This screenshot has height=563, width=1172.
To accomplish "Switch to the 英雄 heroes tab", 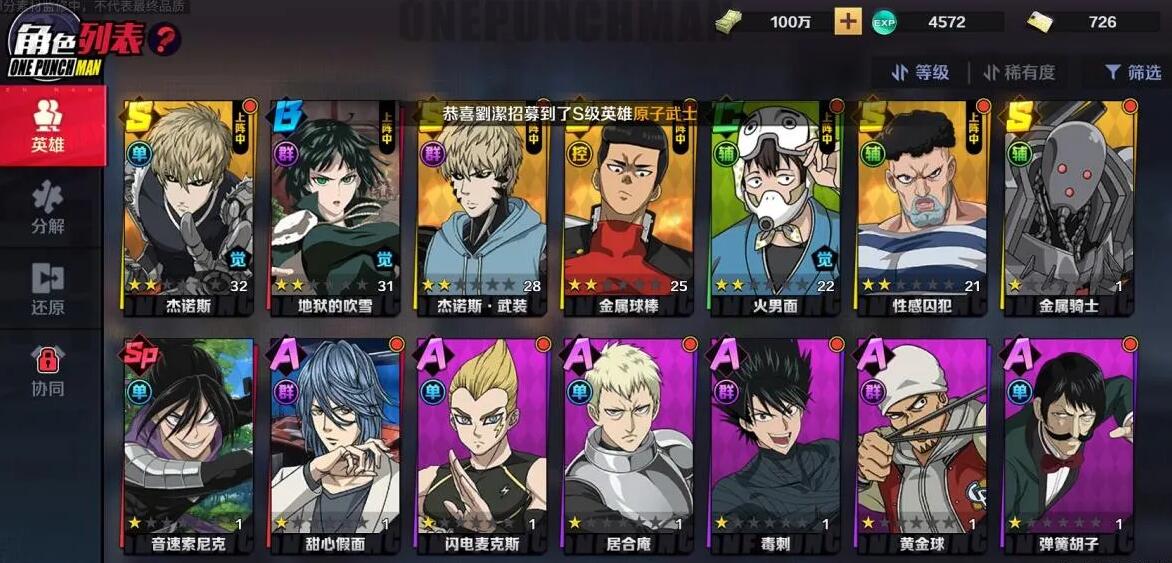I will [48, 126].
